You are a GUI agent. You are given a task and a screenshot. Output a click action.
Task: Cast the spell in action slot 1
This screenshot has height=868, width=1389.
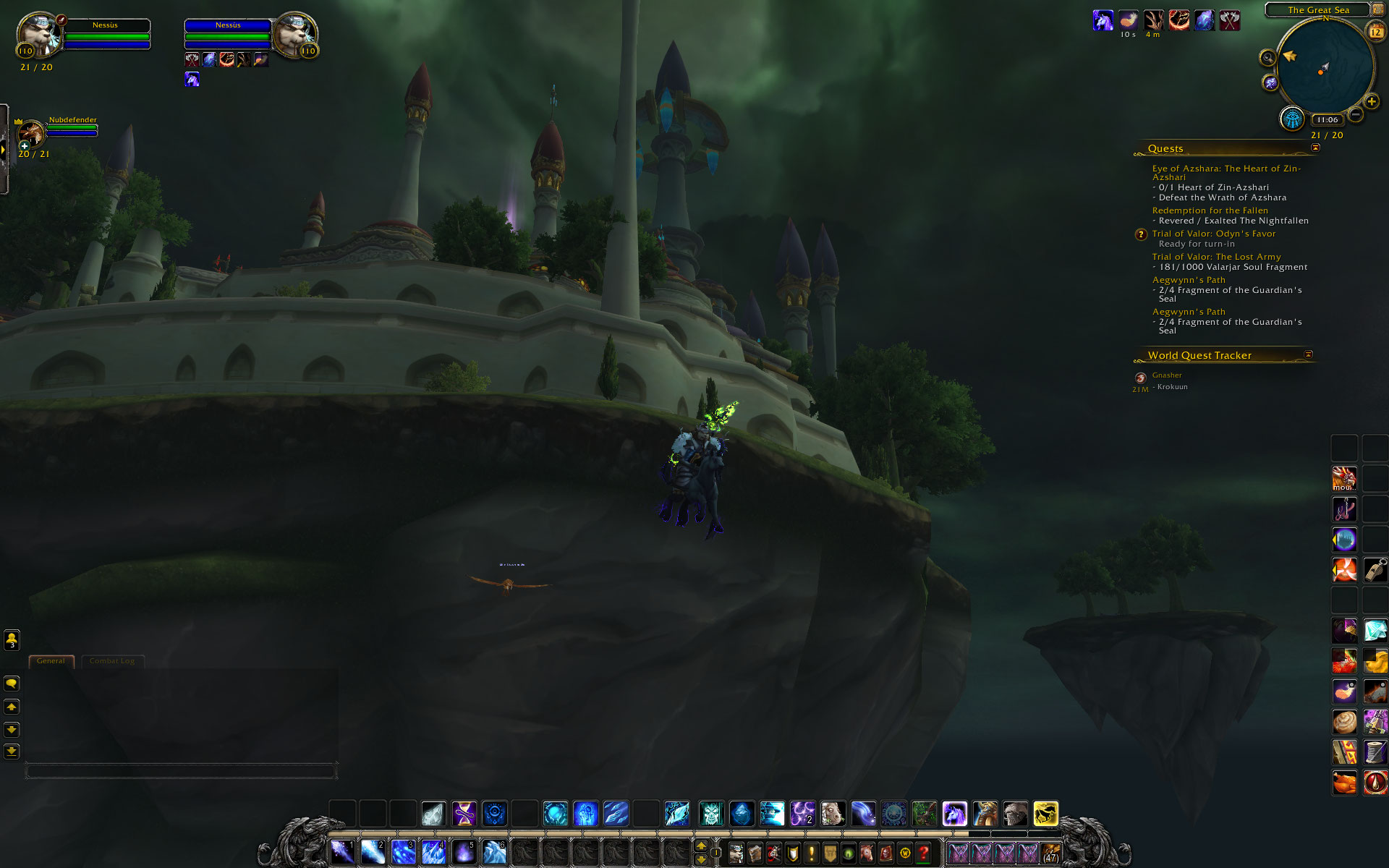click(342, 853)
